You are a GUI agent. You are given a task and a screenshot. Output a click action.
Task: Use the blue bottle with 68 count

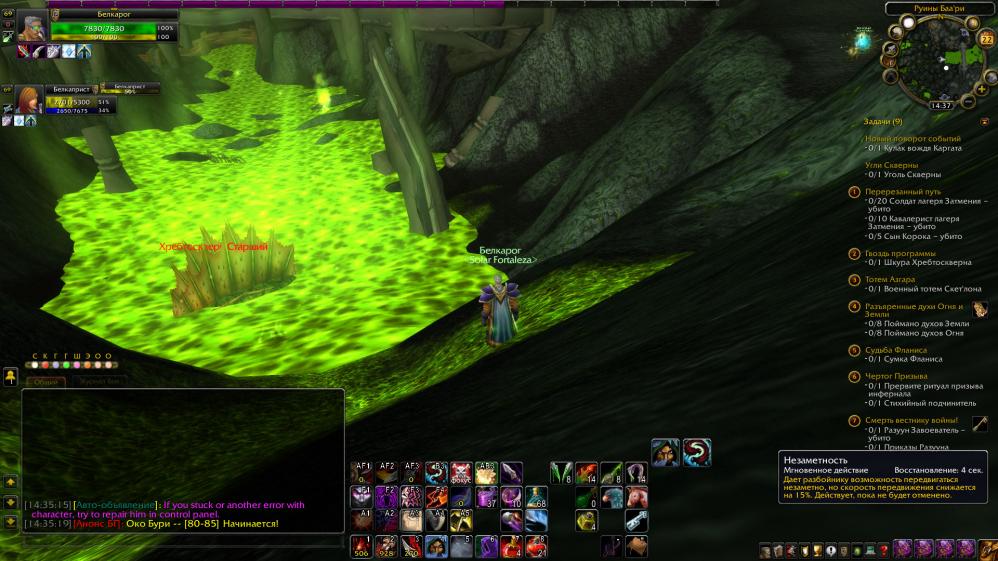[x=537, y=497]
